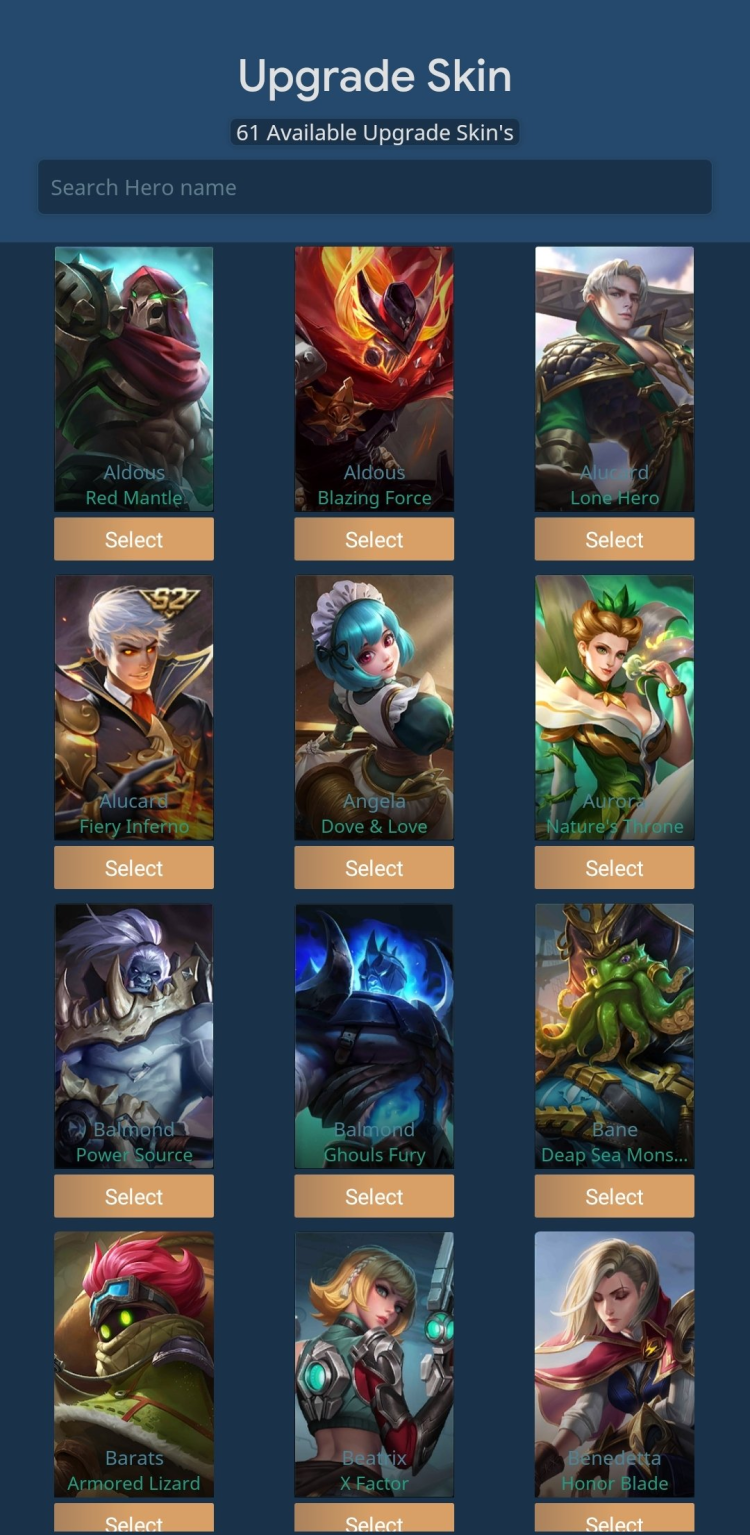Choose Select under Balmond Ghouls Fury
This screenshot has height=1535, width=750.
click(374, 1196)
